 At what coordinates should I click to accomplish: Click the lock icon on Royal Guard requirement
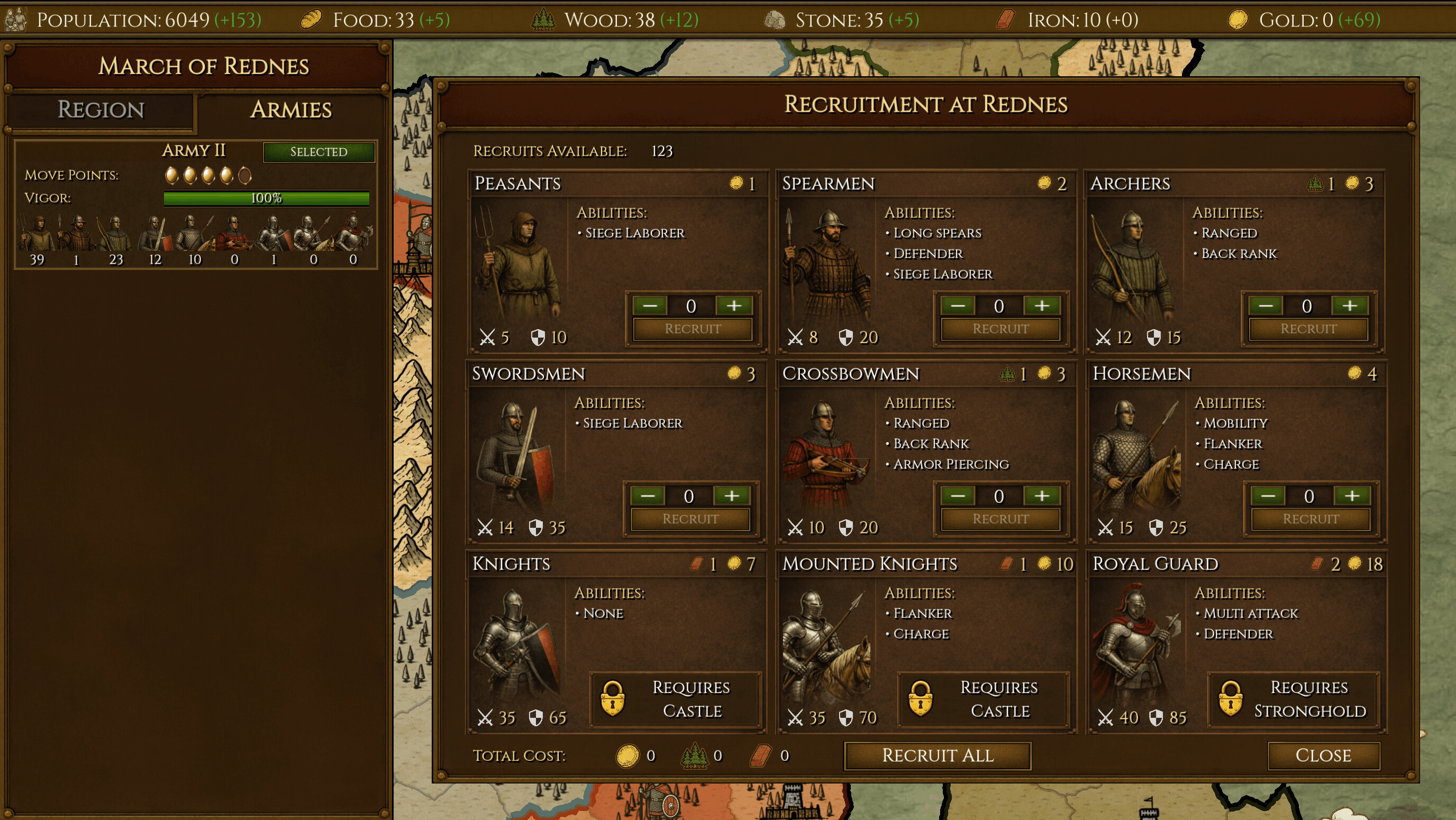click(x=1232, y=699)
